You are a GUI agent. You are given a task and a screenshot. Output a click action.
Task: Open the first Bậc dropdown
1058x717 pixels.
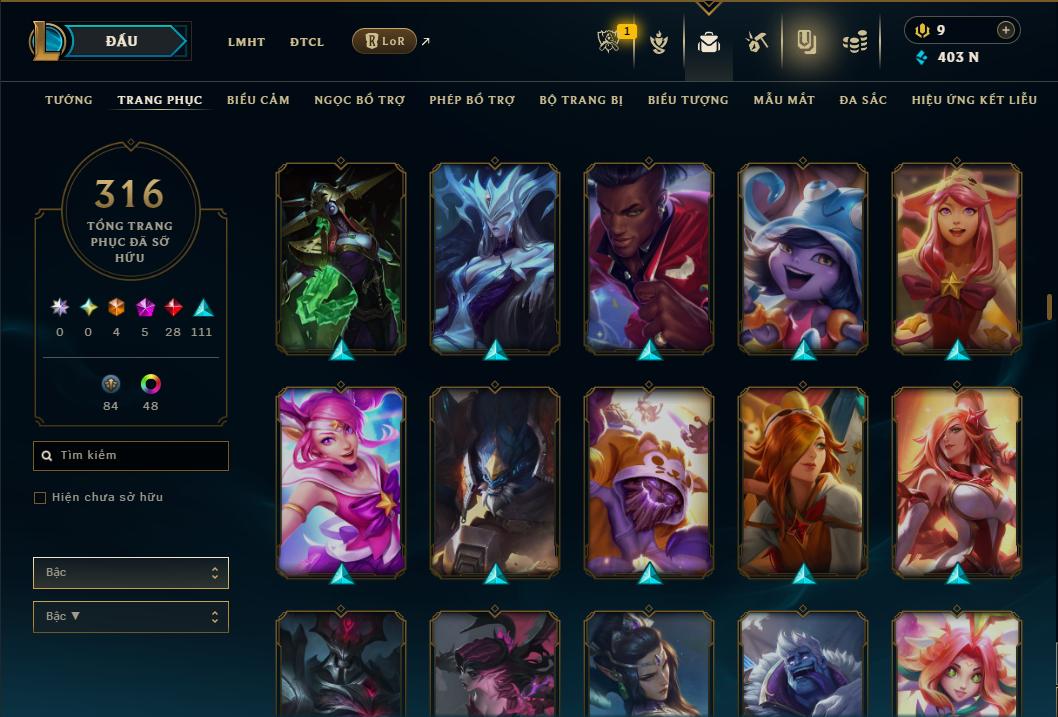coord(131,573)
